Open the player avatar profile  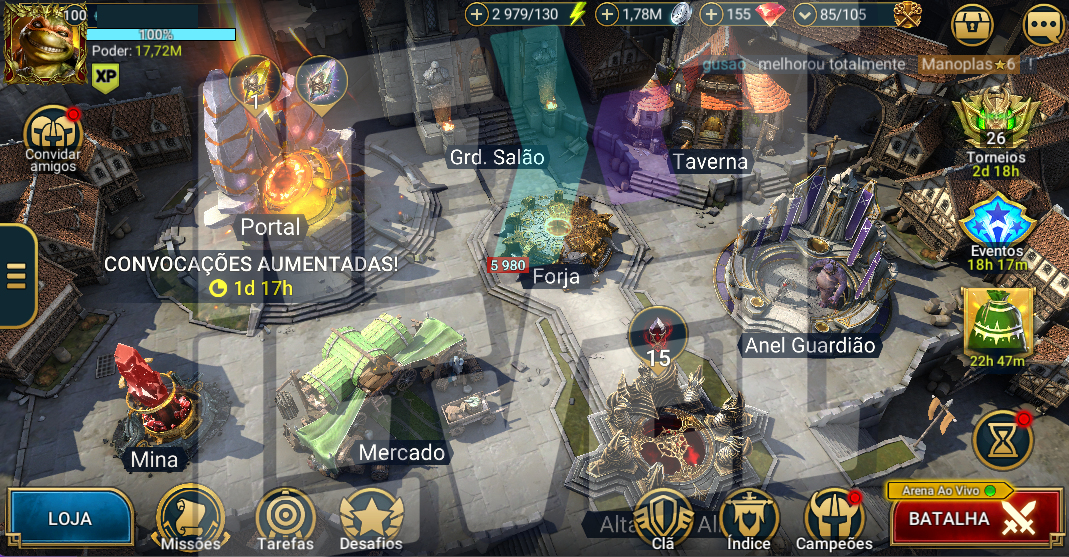[x=45, y=43]
